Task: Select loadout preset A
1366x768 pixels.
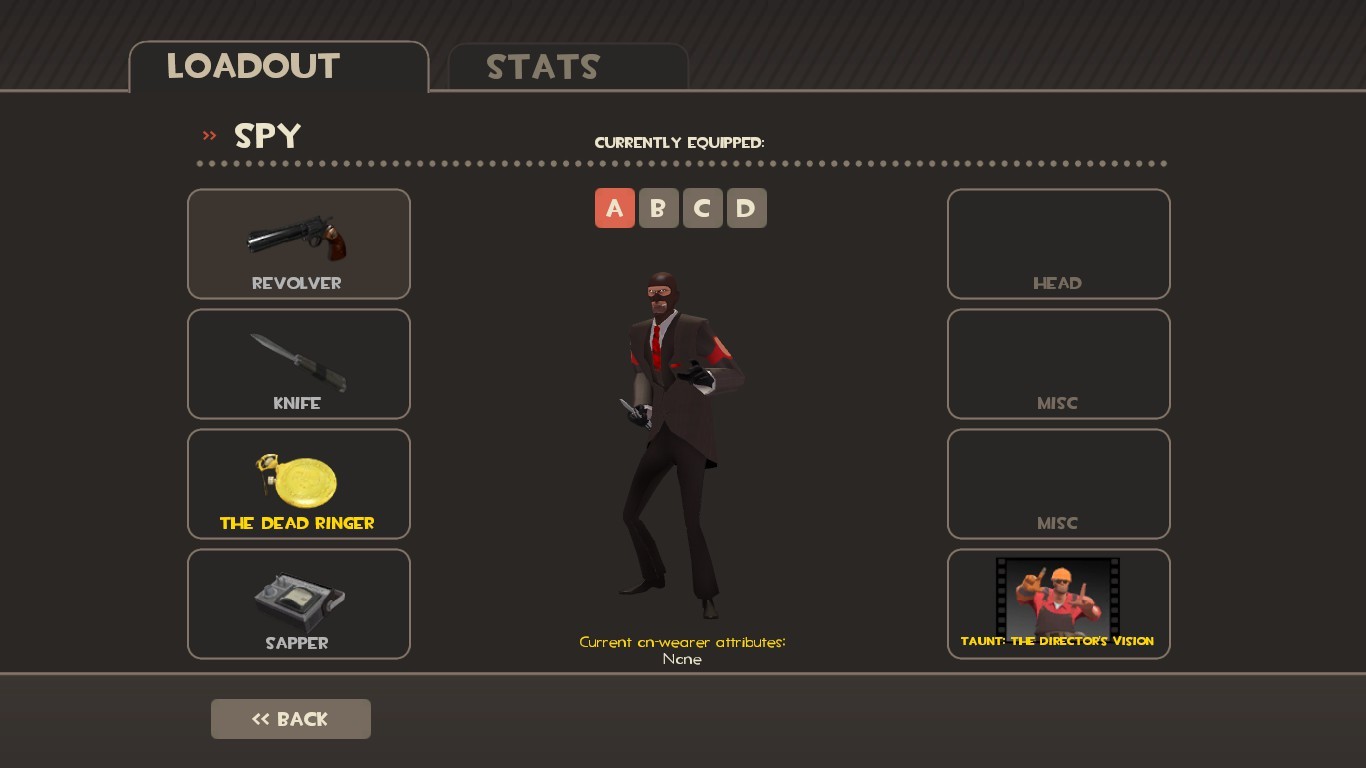Action: (x=615, y=208)
